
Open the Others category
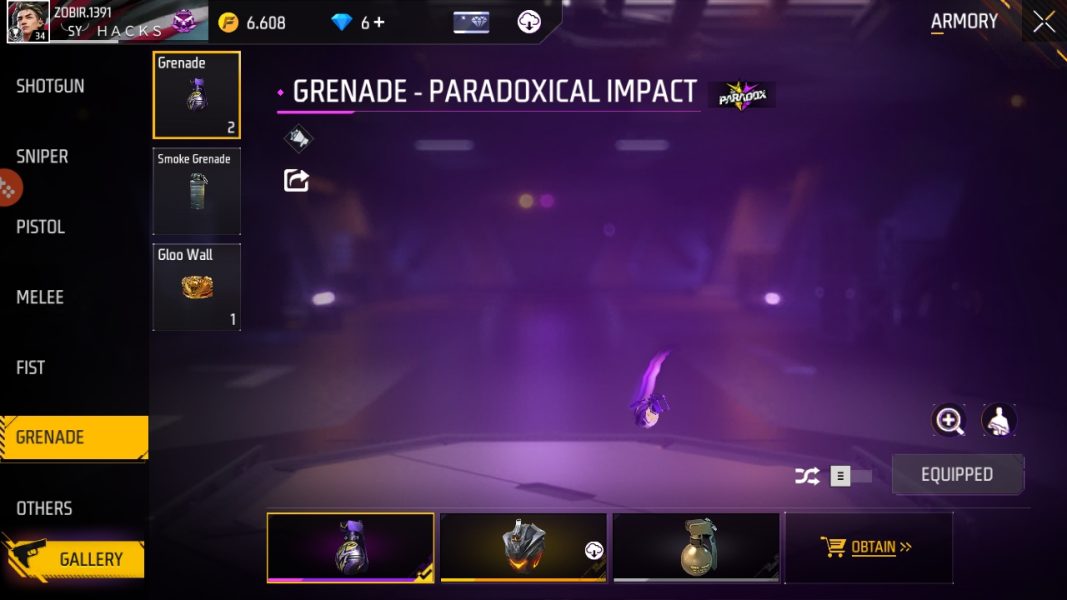coord(44,508)
